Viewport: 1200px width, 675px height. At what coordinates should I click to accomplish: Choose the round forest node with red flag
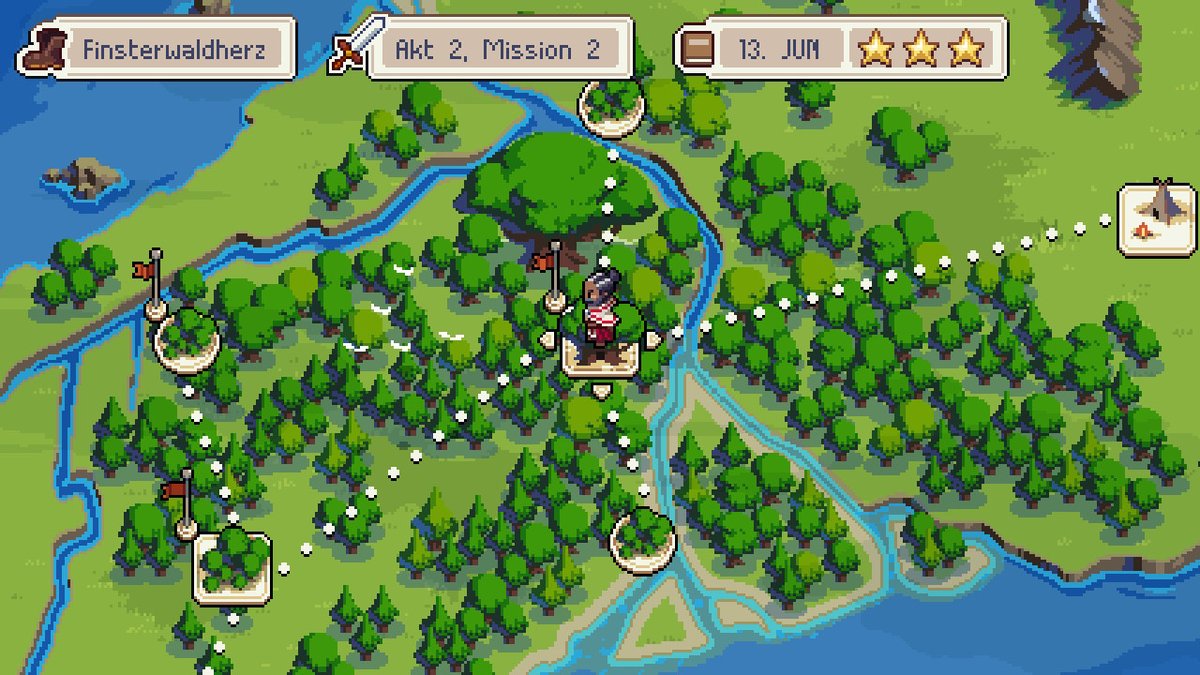pyautogui.click(x=186, y=339)
